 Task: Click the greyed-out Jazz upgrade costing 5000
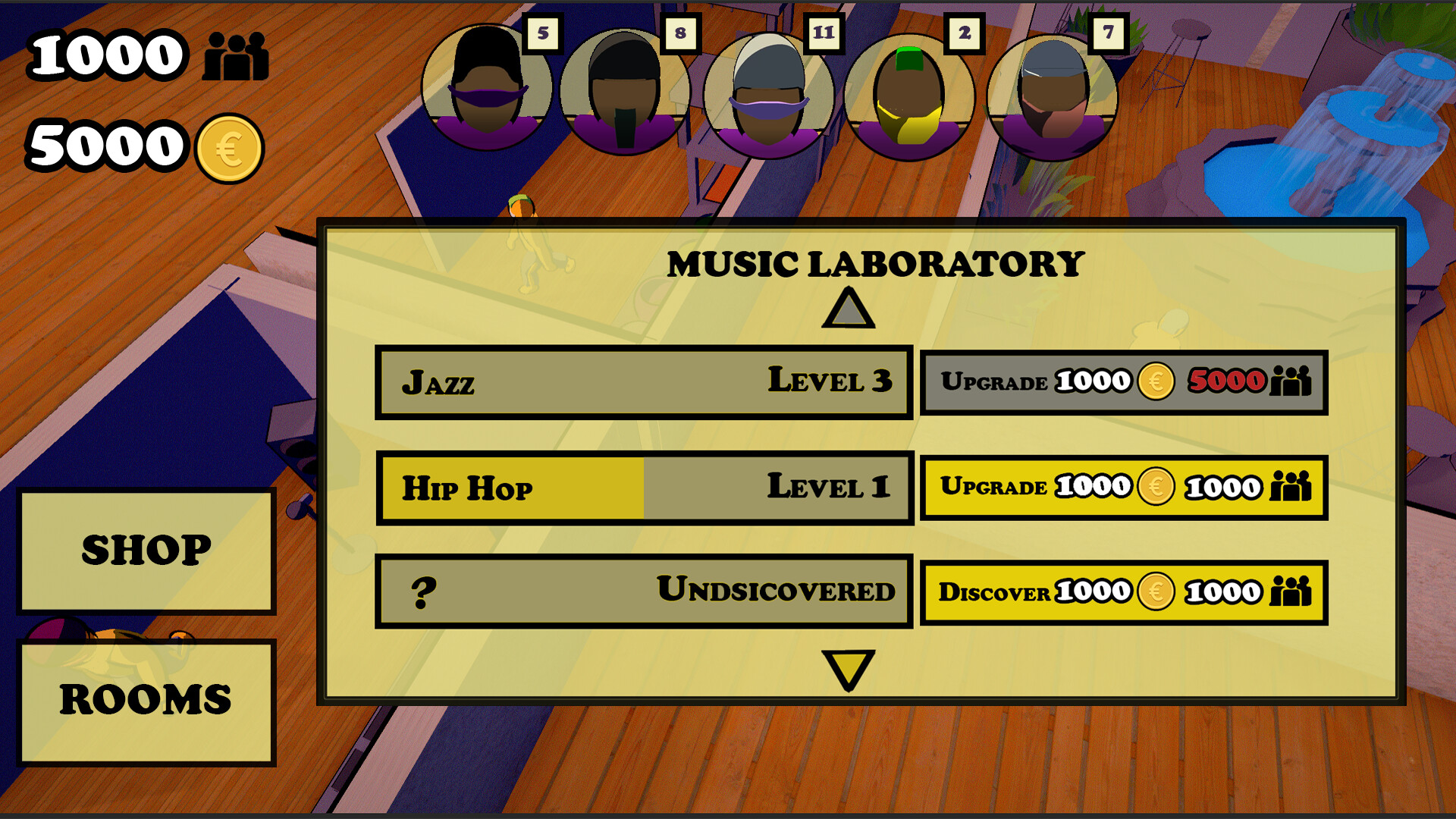pos(1124,381)
